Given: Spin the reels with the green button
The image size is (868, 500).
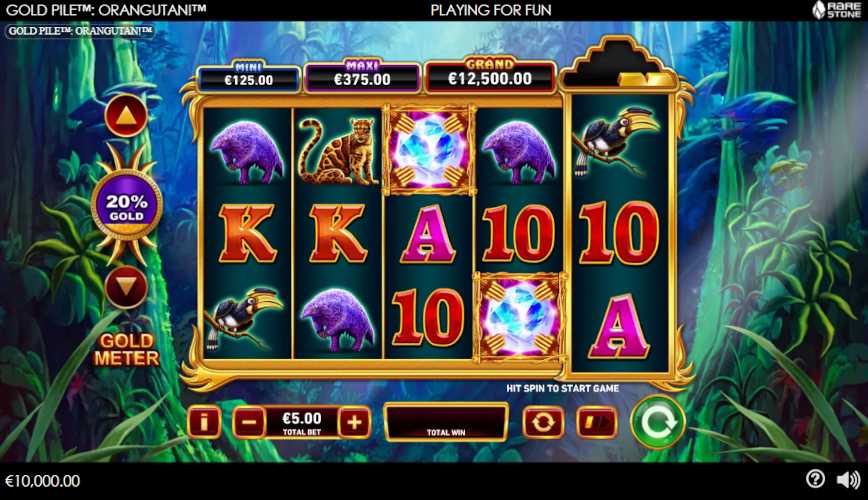Looking at the screenshot, I should [x=657, y=422].
